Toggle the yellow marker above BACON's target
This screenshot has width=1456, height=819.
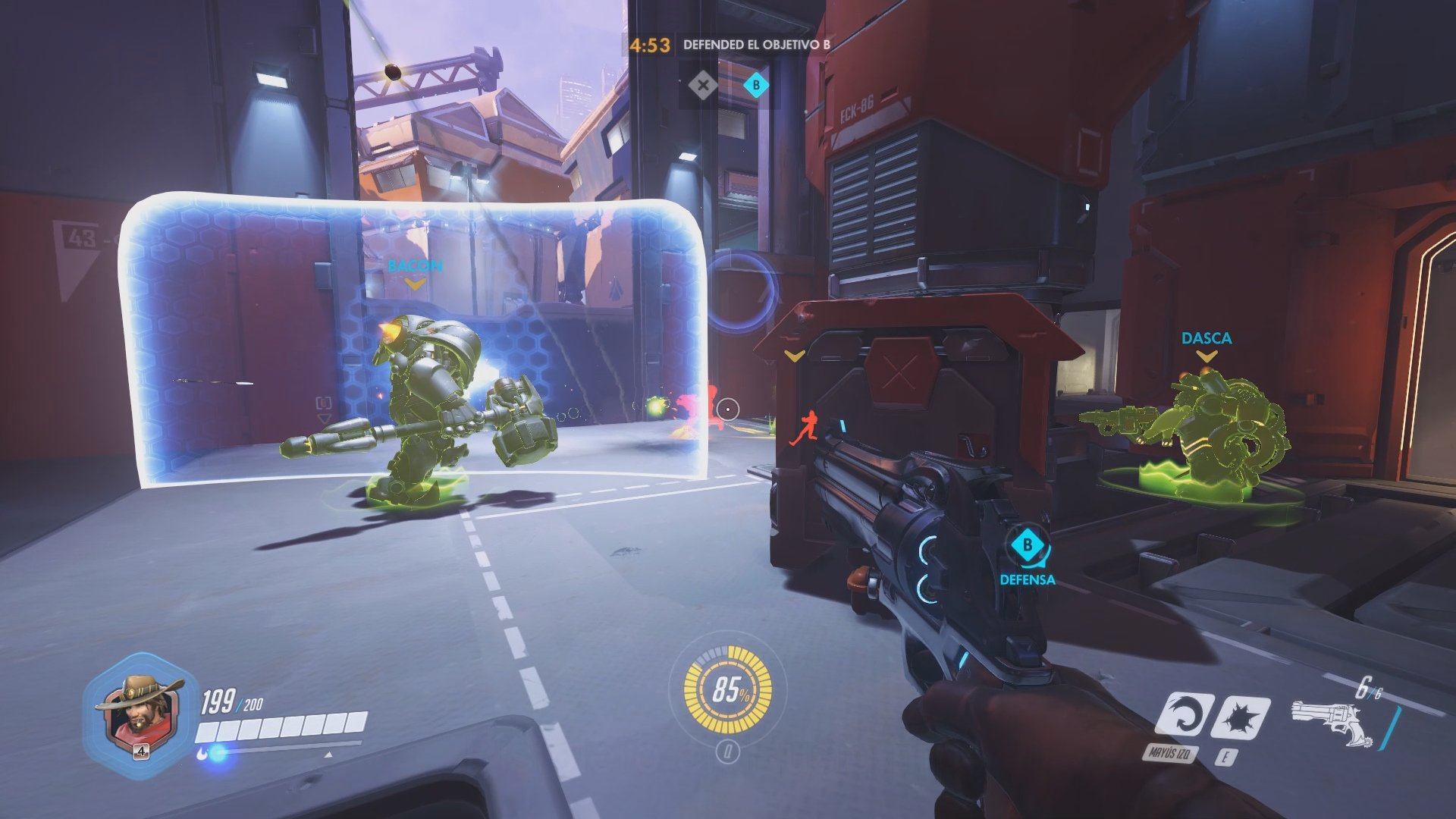pyautogui.click(x=414, y=283)
